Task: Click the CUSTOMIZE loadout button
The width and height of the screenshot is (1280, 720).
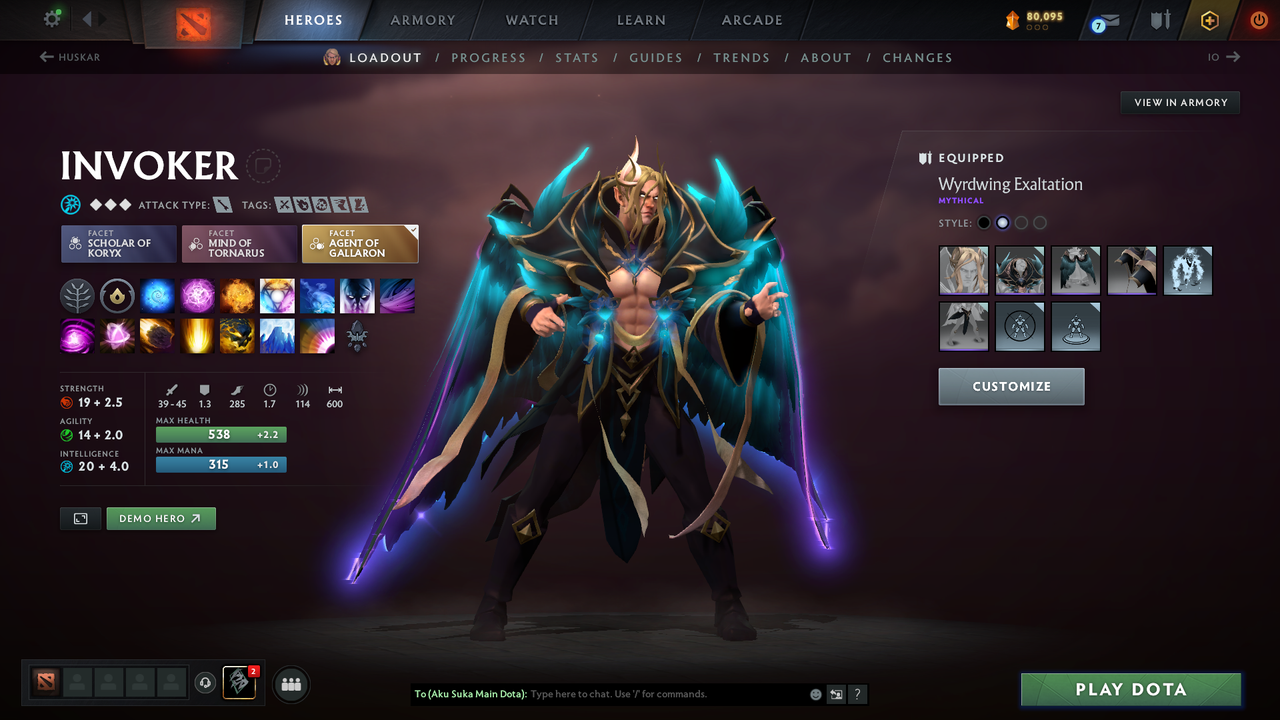Action: click(1011, 386)
